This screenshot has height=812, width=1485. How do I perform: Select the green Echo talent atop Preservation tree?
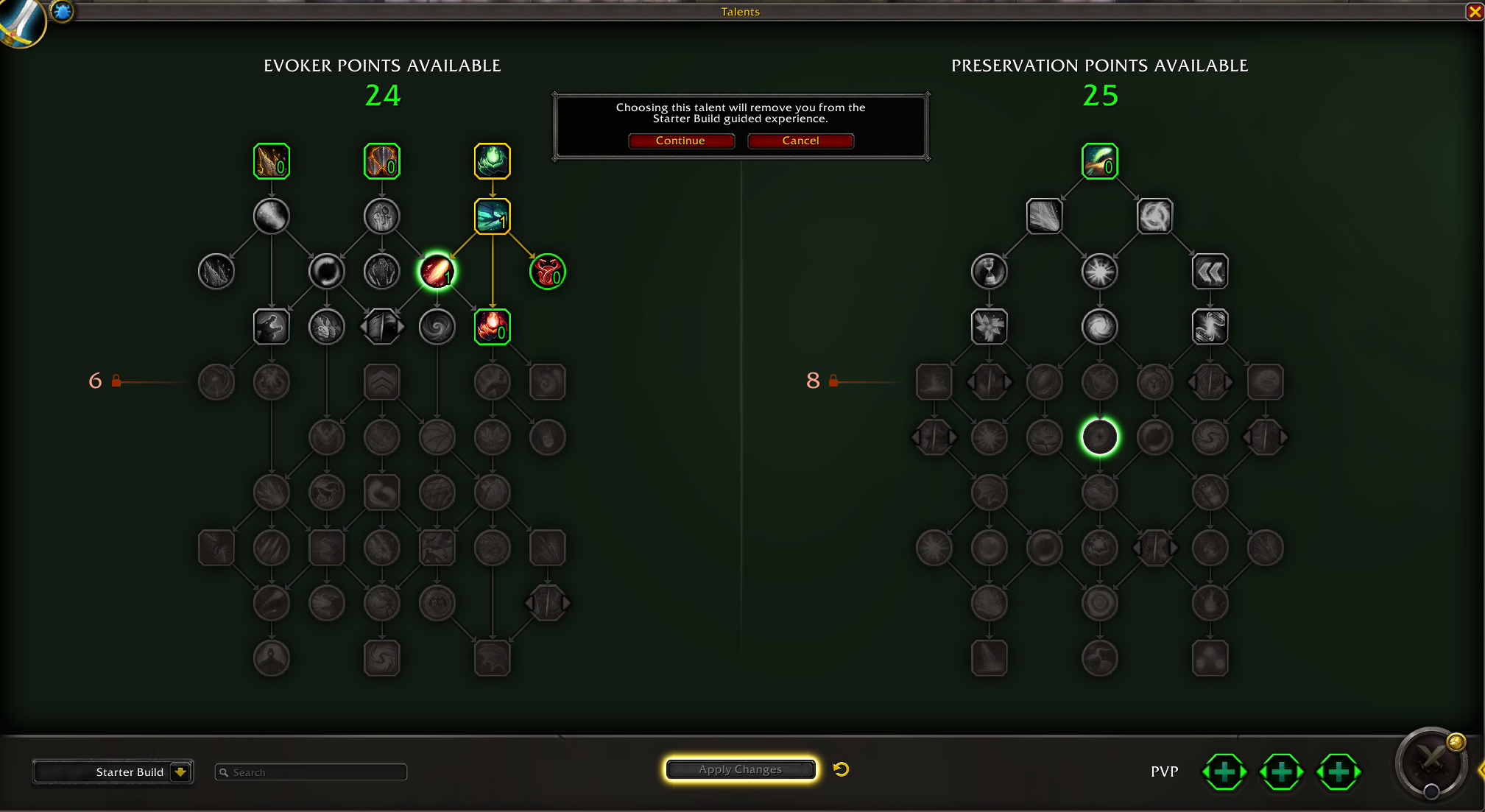tap(1099, 161)
